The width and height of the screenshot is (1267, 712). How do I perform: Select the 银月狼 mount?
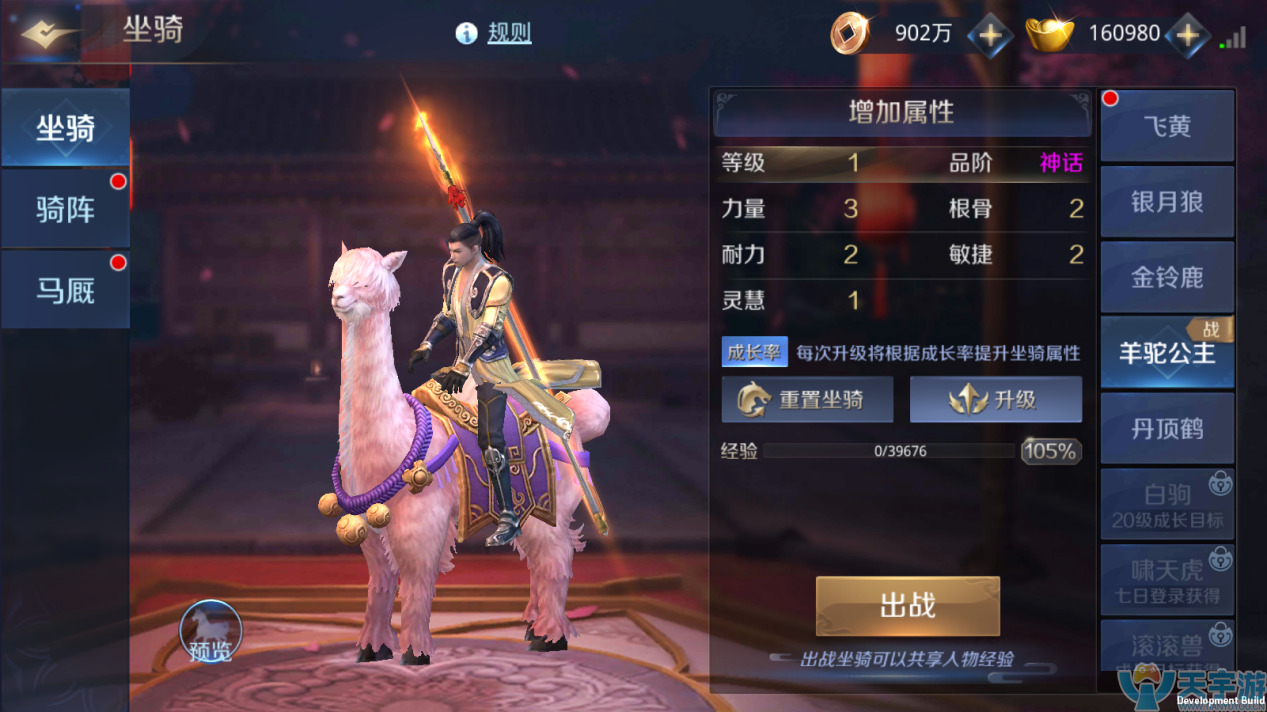[1167, 202]
